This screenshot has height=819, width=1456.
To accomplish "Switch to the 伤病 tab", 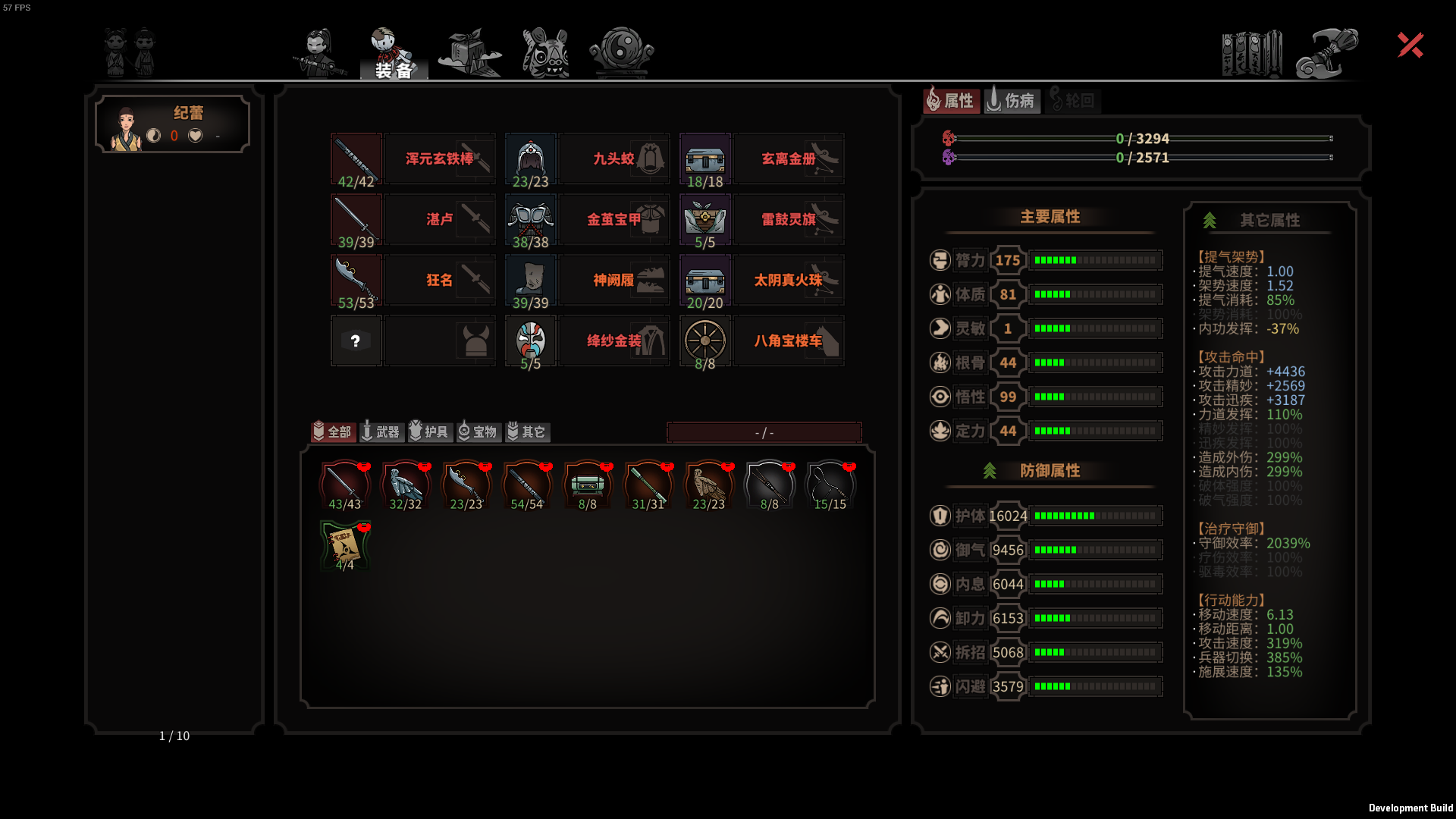I will [x=1012, y=99].
